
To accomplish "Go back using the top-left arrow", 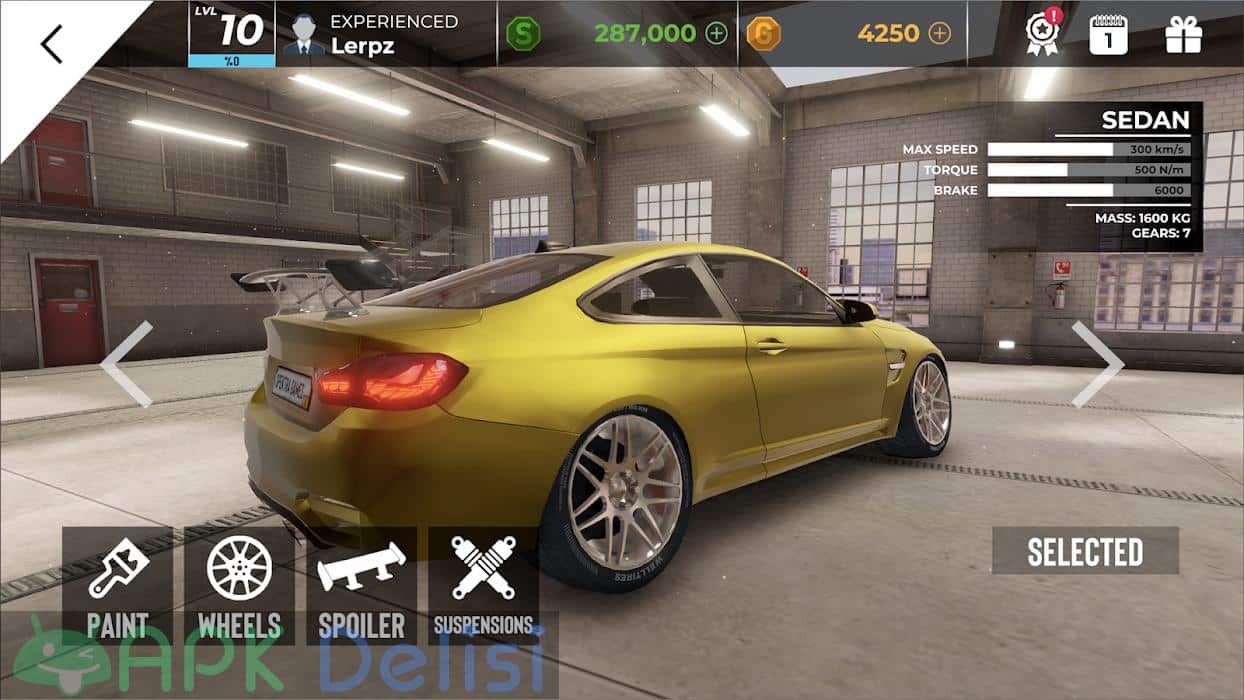I will click(x=52, y=44).
